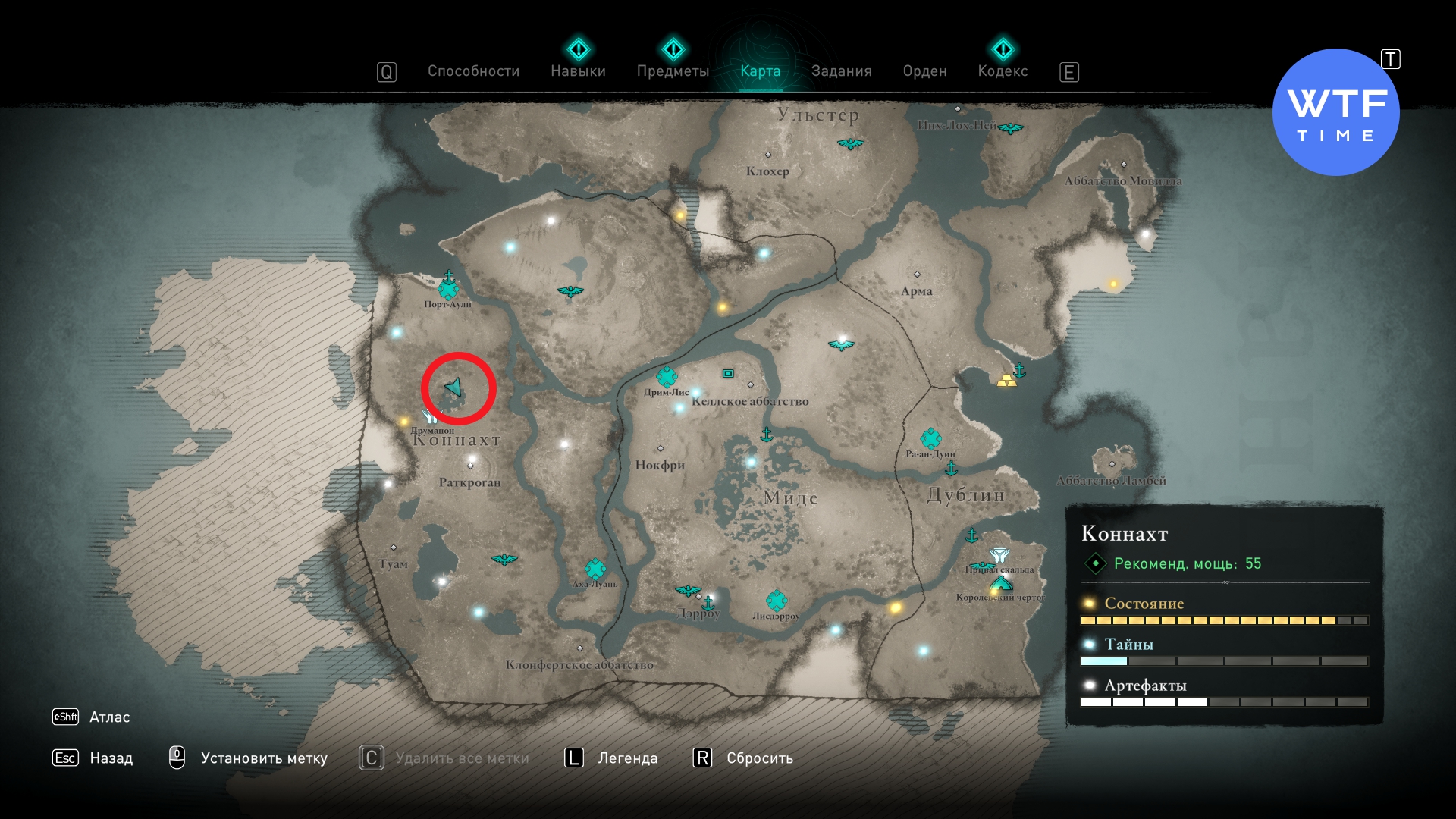This screenshot has width=1456, height=819.
Task: Open the Задания tab
Action: [841, 71]
